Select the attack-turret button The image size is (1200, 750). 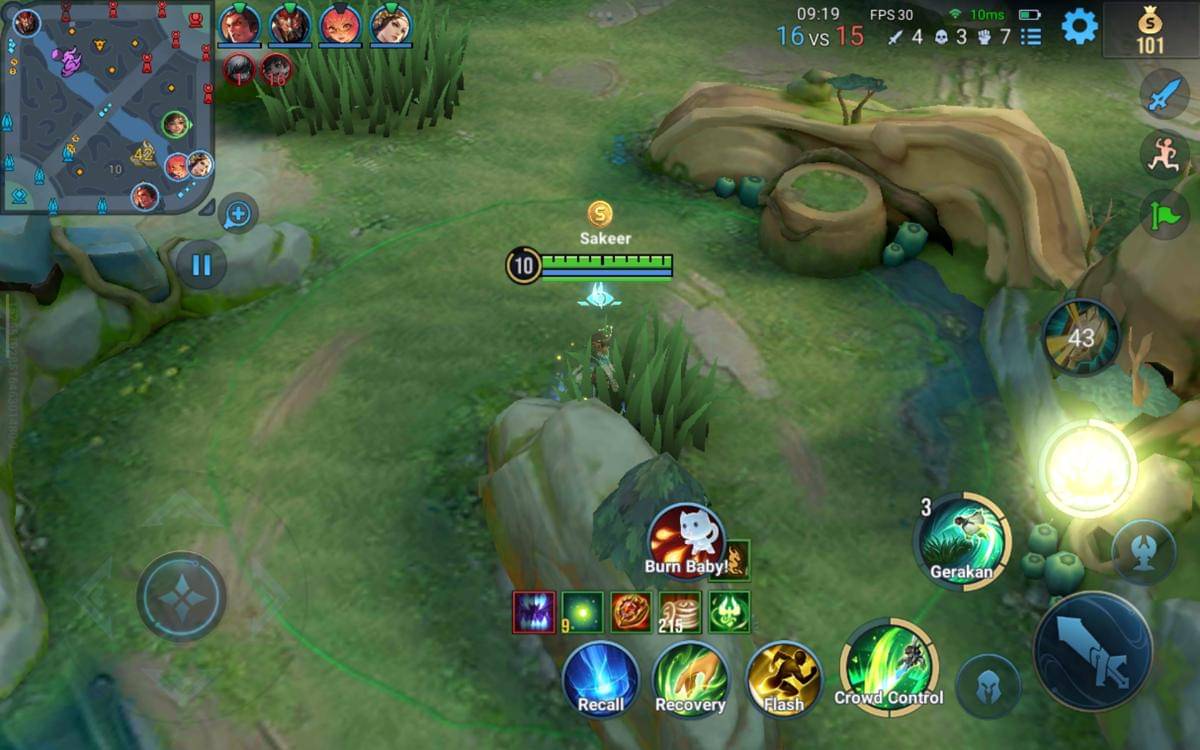coord(1144,551)
